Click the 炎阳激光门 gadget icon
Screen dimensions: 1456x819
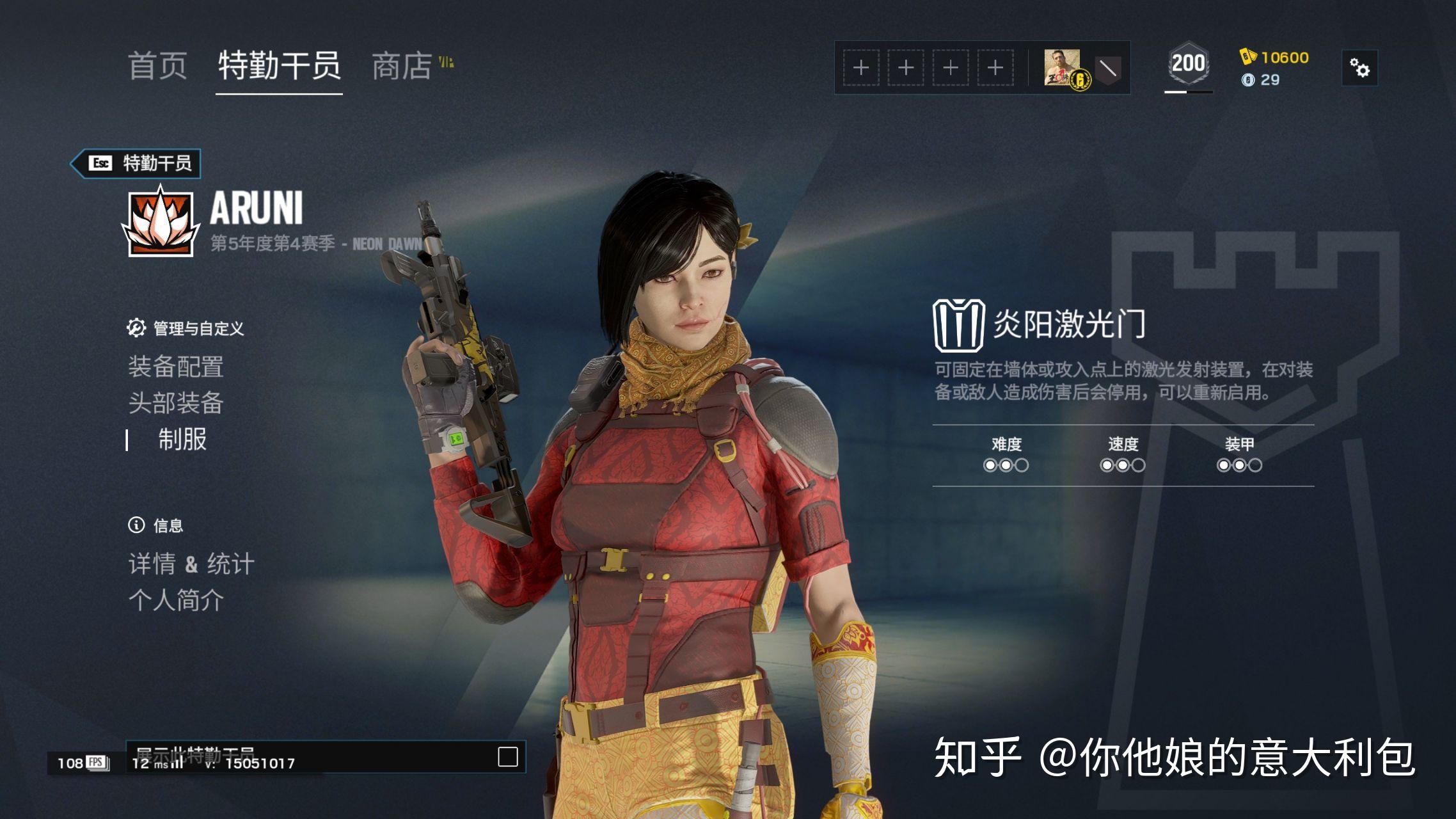click(958, 325)
